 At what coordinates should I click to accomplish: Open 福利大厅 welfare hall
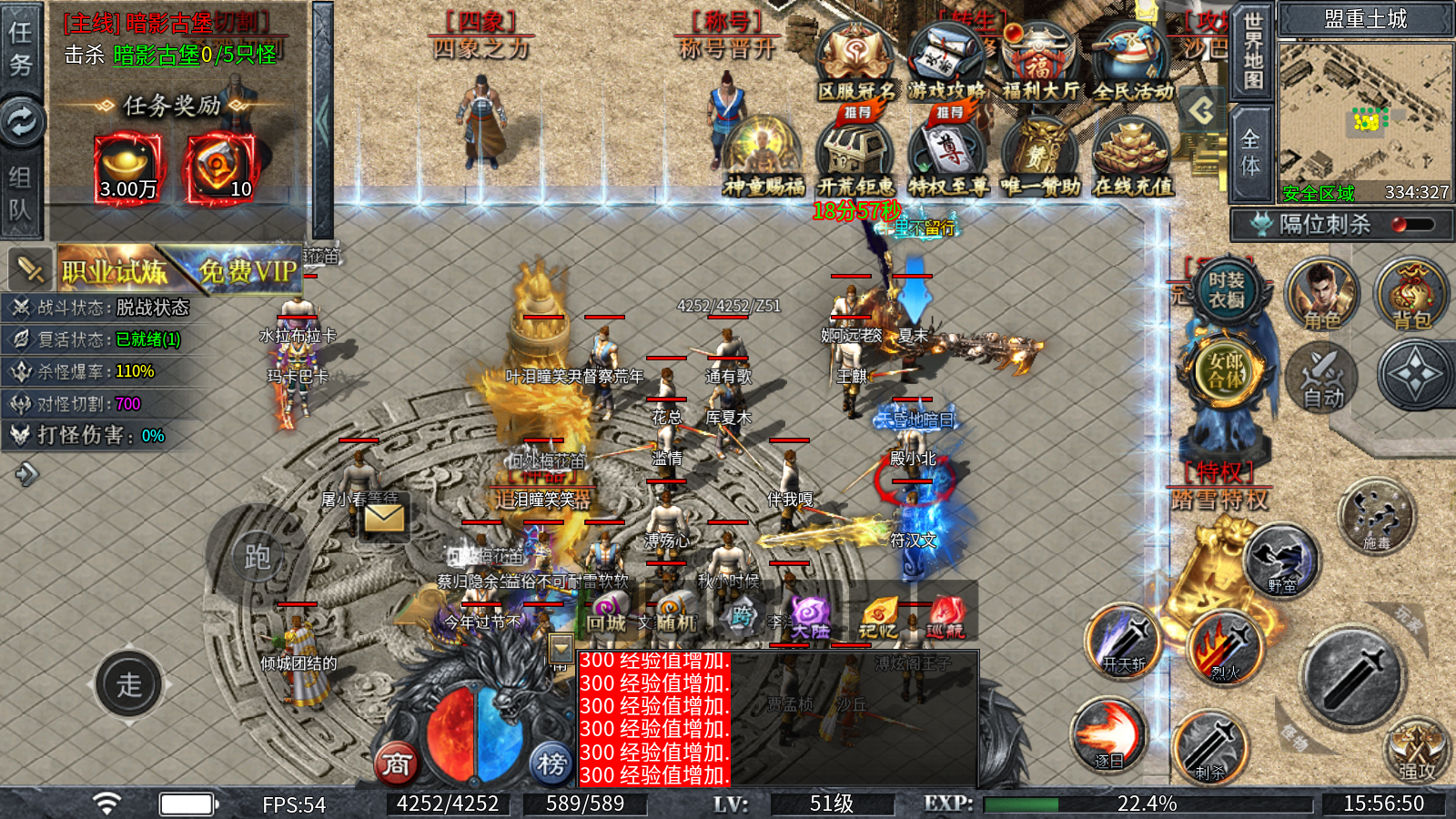coord(1039,62)
